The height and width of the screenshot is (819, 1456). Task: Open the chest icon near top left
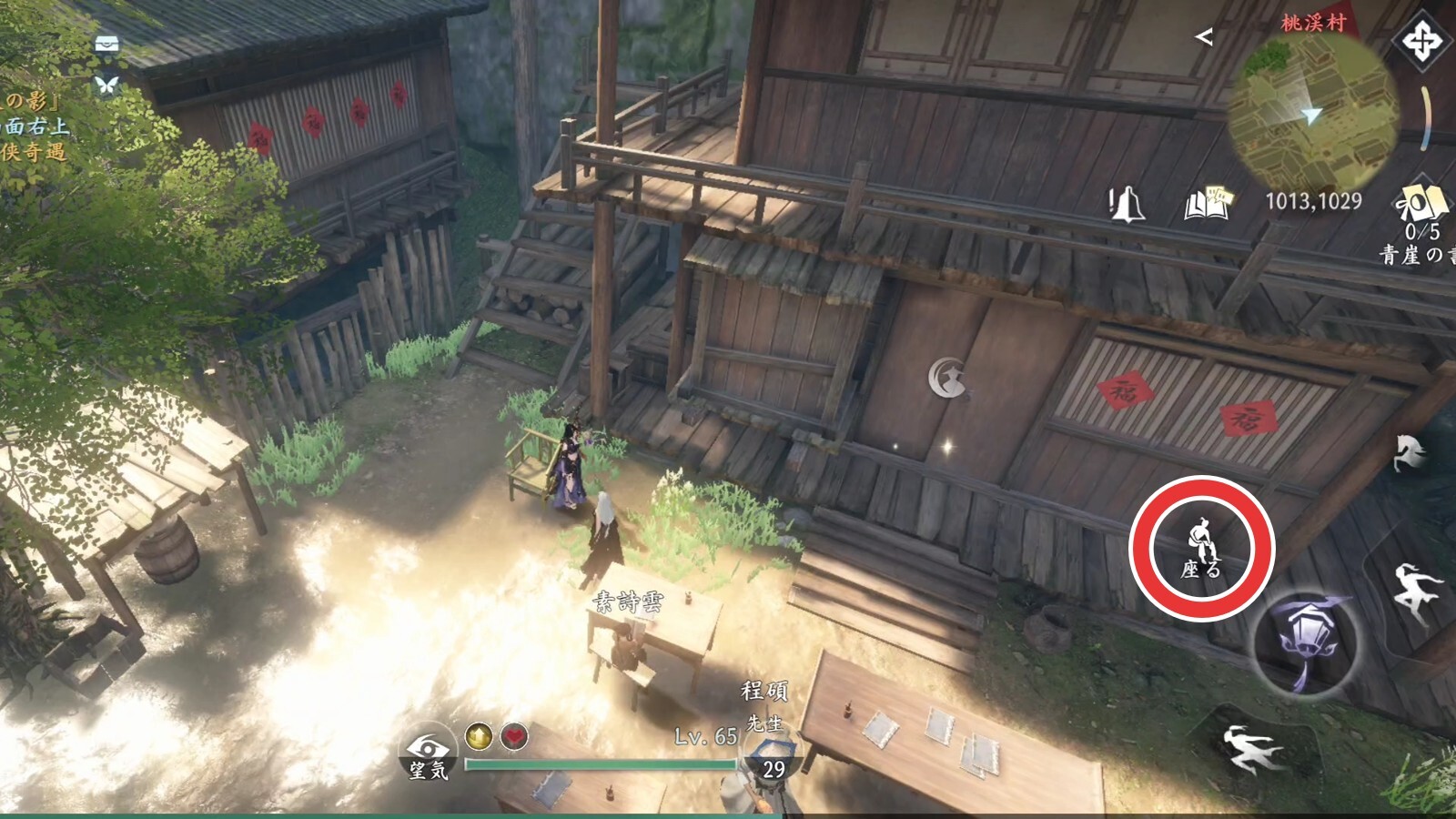pyautogui.click(x=107, y=45)
